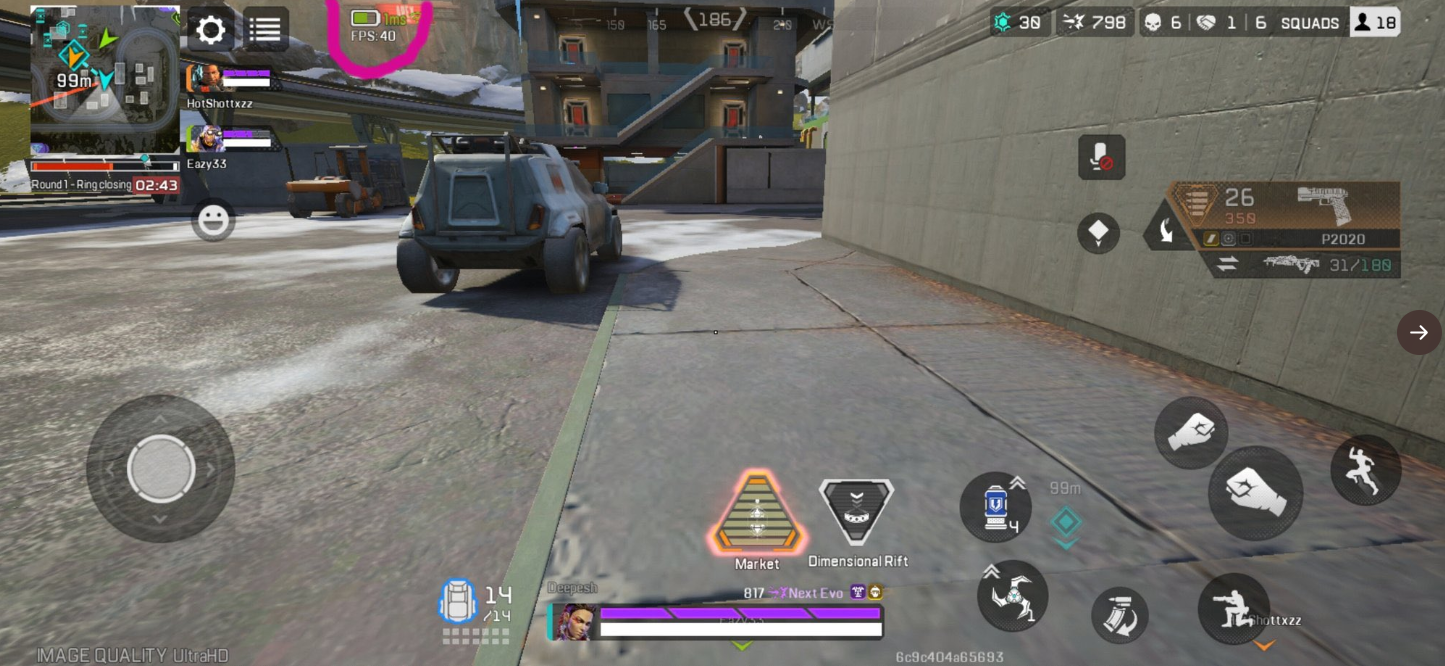
Task: Open the smiley emote button
Action: tap(213, 220)
